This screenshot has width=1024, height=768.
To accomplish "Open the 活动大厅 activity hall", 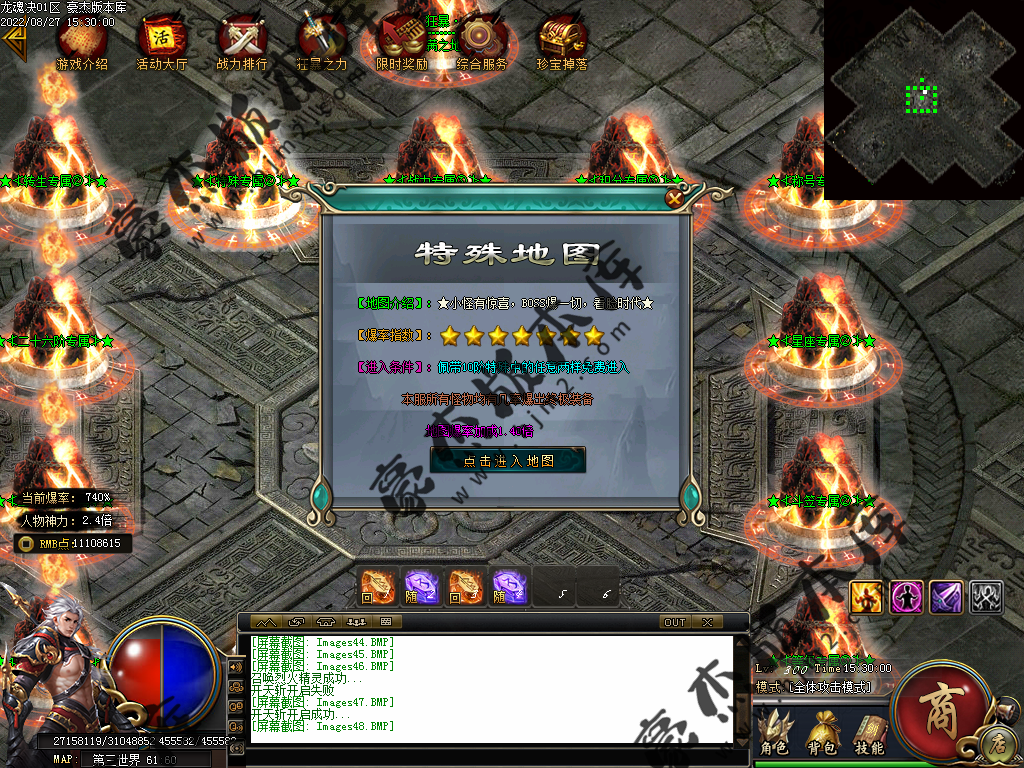I will click(x=162, y=41).
